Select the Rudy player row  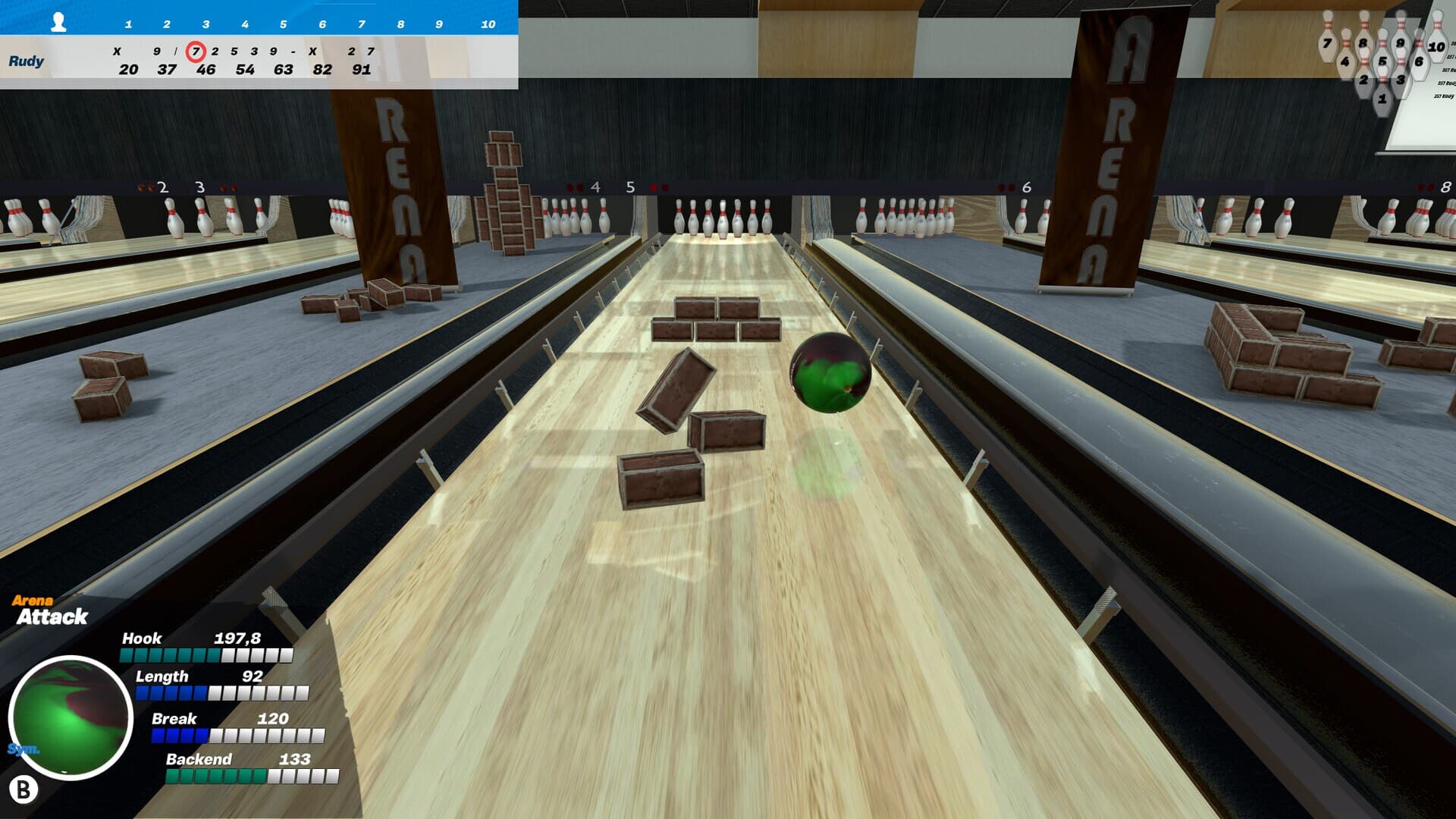27,62
